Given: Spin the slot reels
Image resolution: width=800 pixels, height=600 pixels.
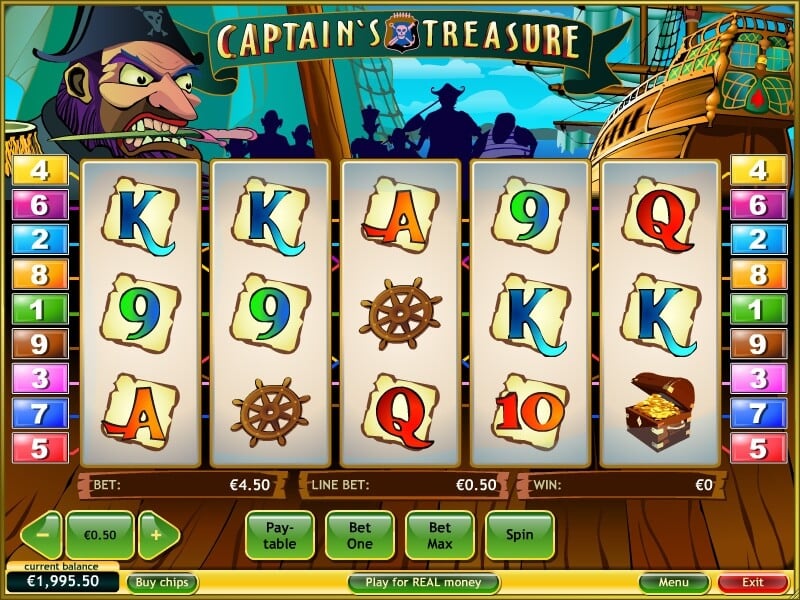Looking at the screenshot, I should 519,535.
